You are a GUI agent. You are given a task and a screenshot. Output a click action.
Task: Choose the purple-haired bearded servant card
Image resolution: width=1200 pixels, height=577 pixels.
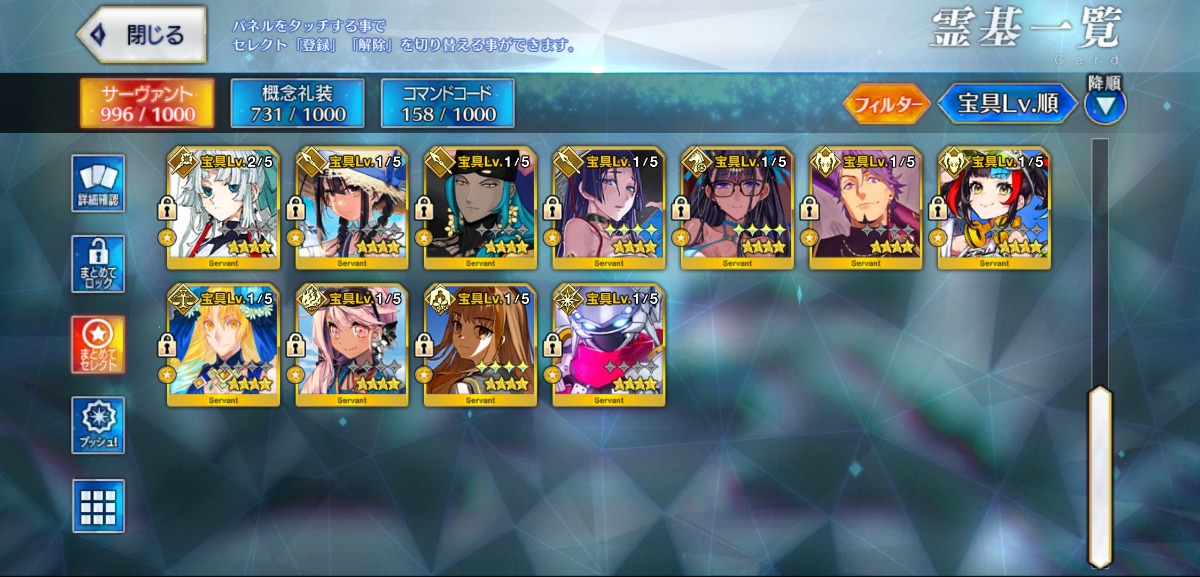[866, 208]
